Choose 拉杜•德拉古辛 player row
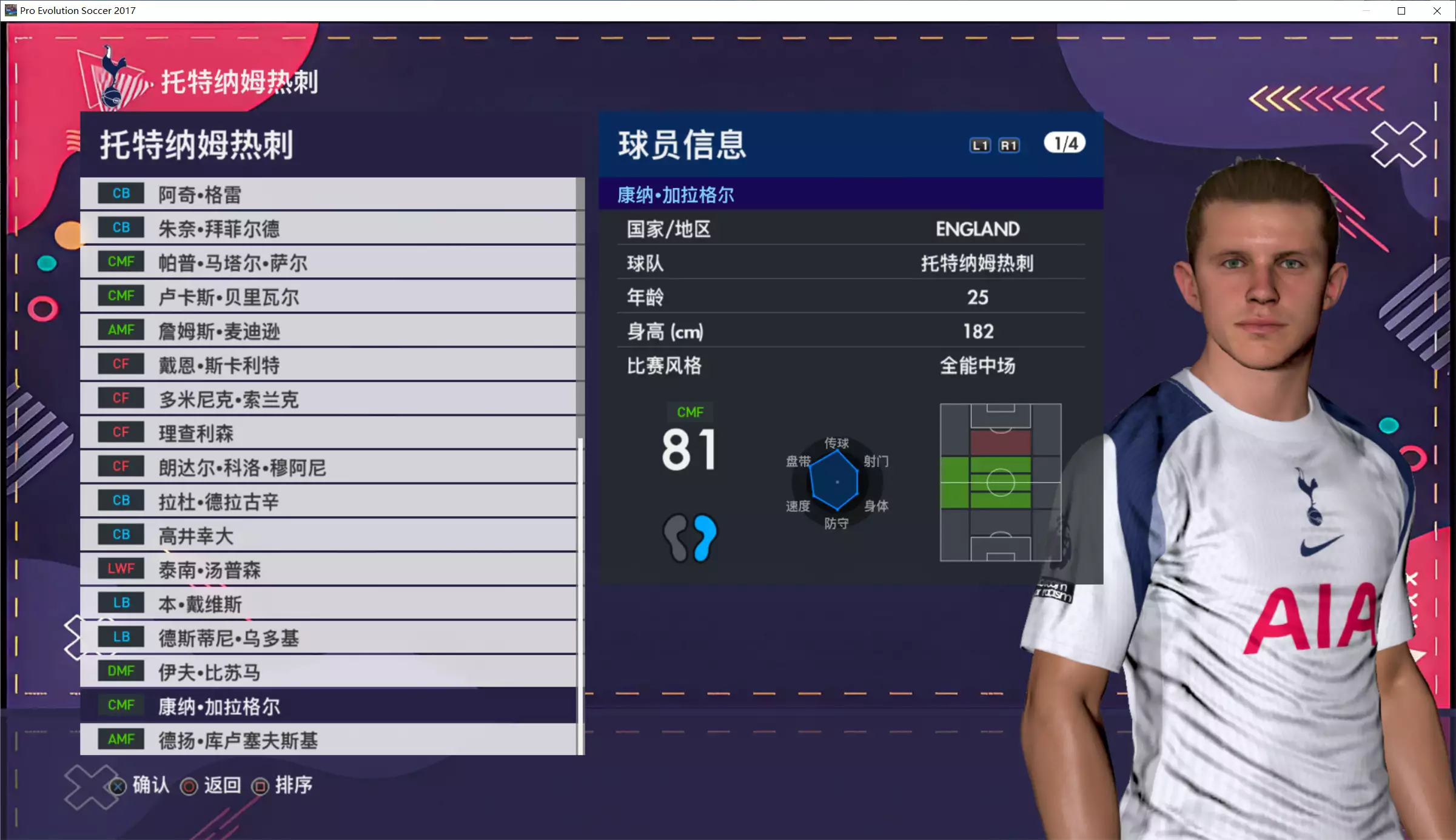 327,501
